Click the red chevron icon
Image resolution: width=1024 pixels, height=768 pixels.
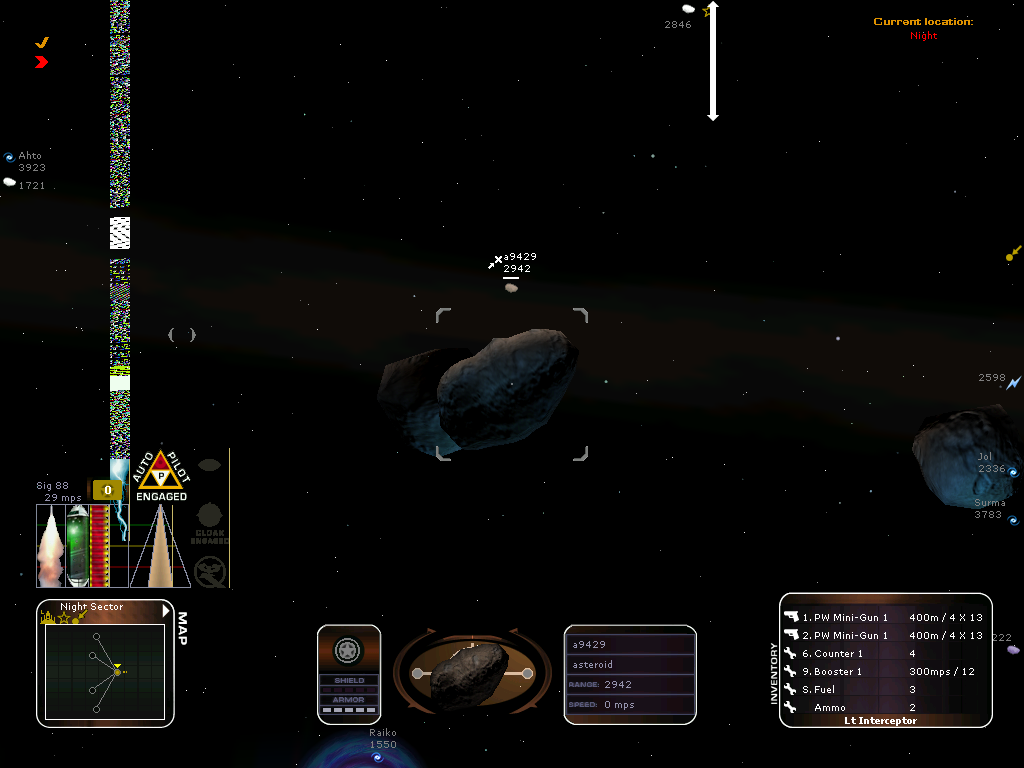[41, 62]
